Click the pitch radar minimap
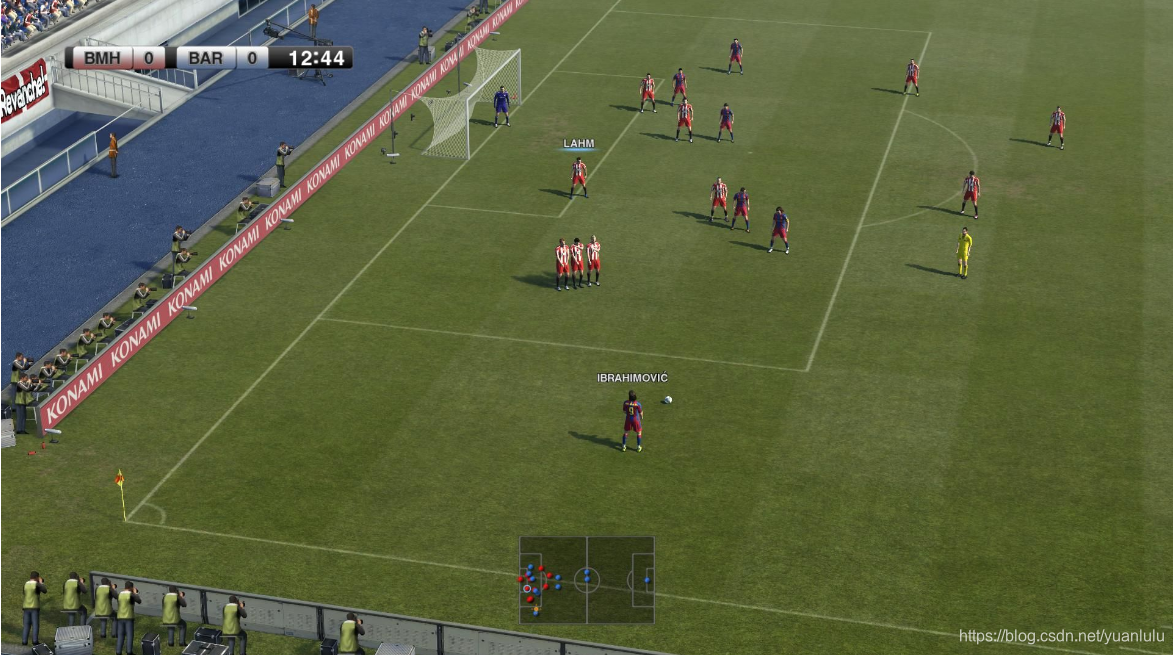This screenshot has height=655, width=1174. point(586,580)
